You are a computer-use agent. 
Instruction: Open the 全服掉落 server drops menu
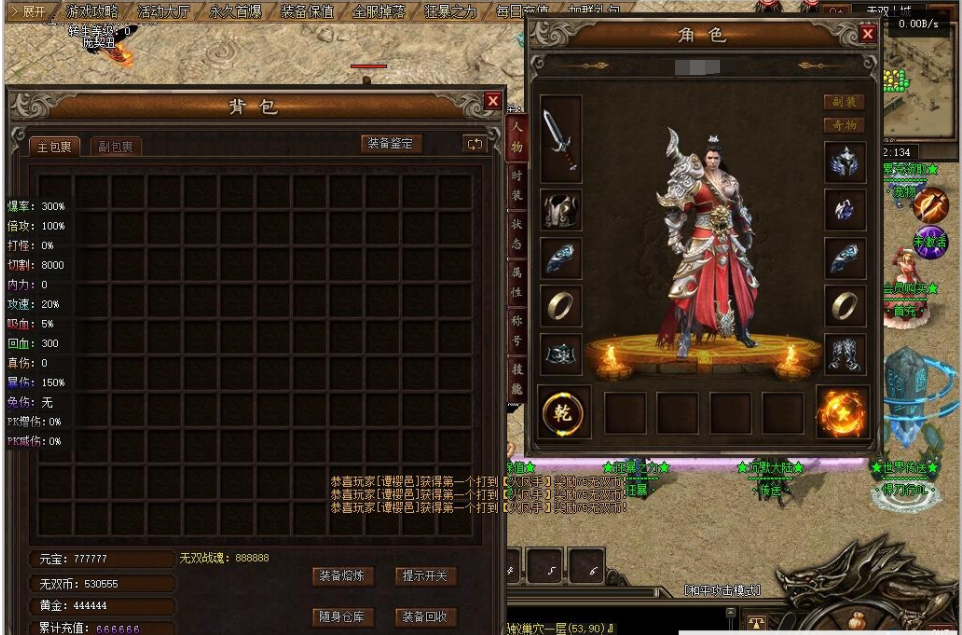coord(379,12)
